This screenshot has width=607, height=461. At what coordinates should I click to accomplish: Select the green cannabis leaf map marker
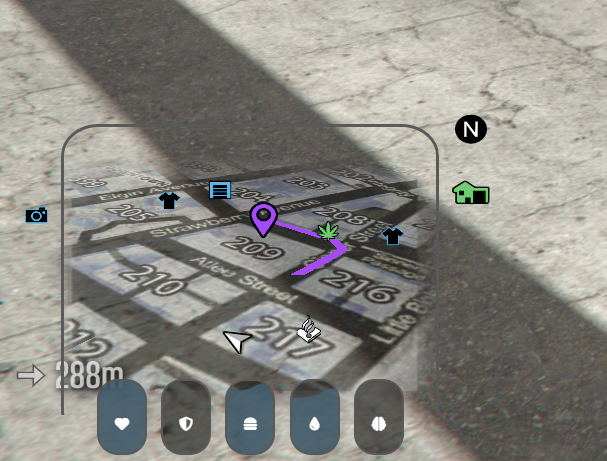pos(328,231)
